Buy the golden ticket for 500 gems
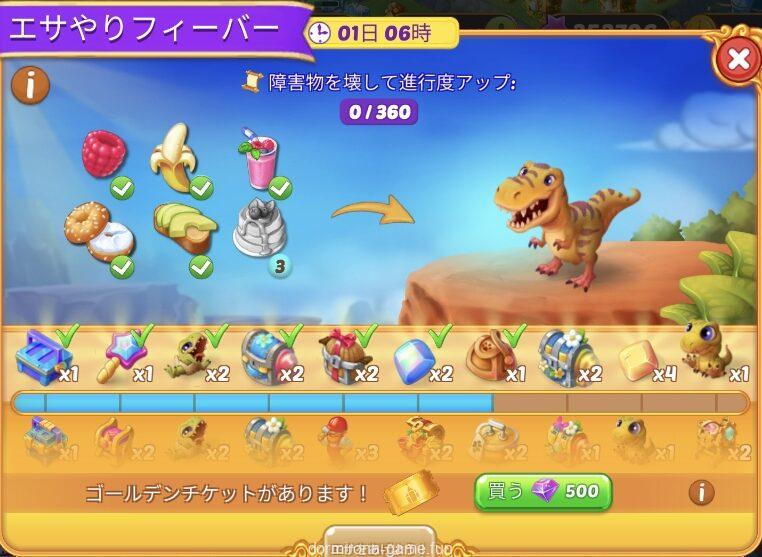Screen dimensions: 762x557 pos(542,491)
